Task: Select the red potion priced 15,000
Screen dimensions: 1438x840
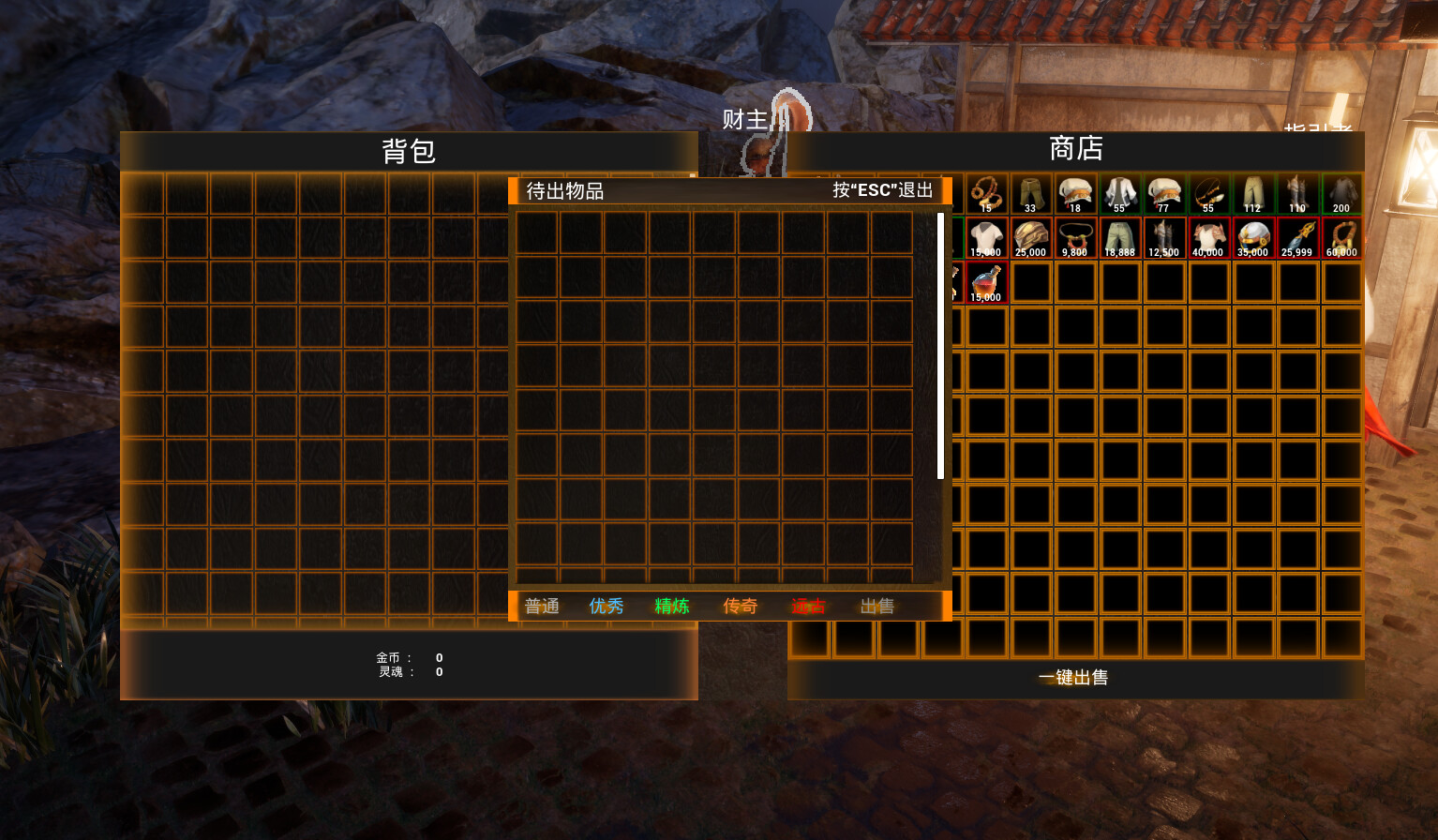Action: (986, 281)
